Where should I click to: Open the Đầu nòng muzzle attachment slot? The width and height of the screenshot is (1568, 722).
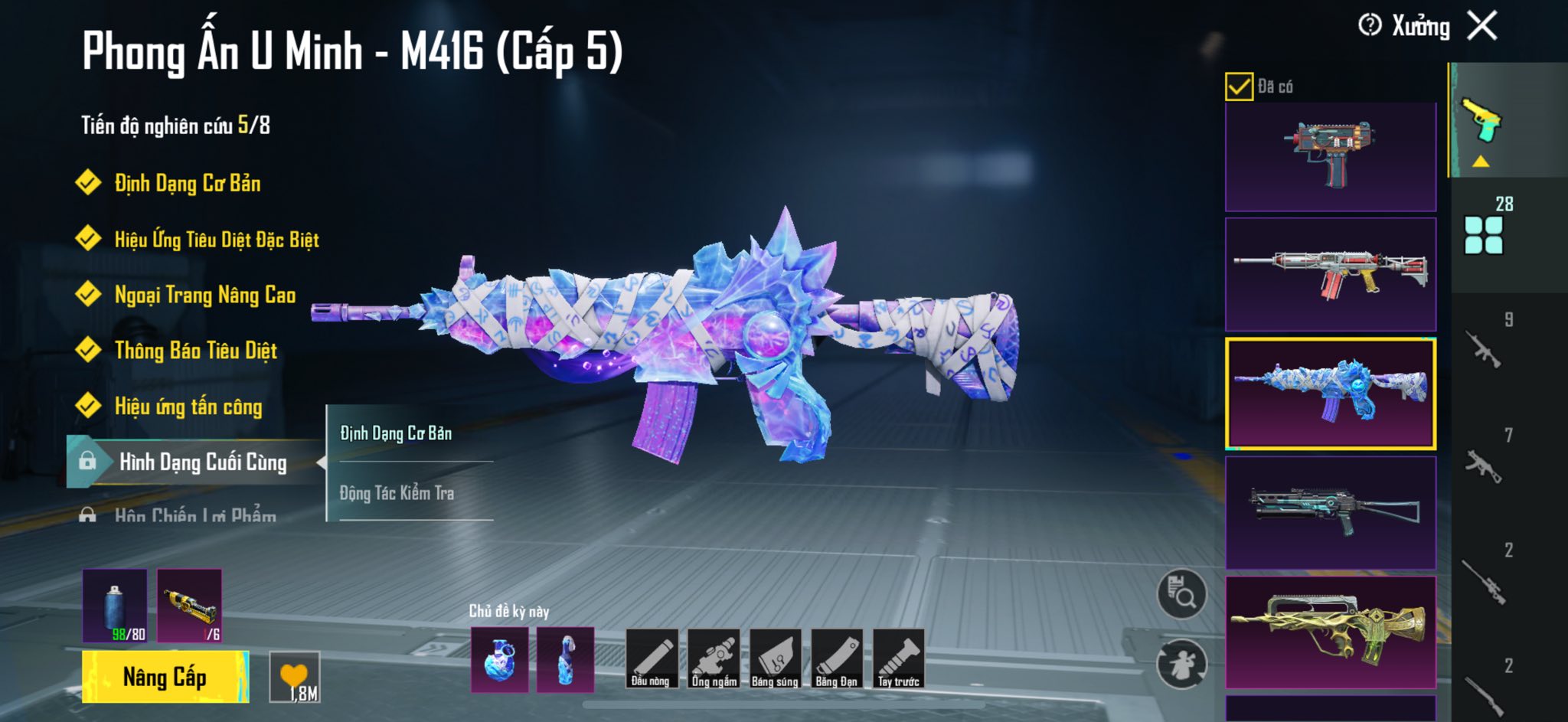click(x=651, y=658)
